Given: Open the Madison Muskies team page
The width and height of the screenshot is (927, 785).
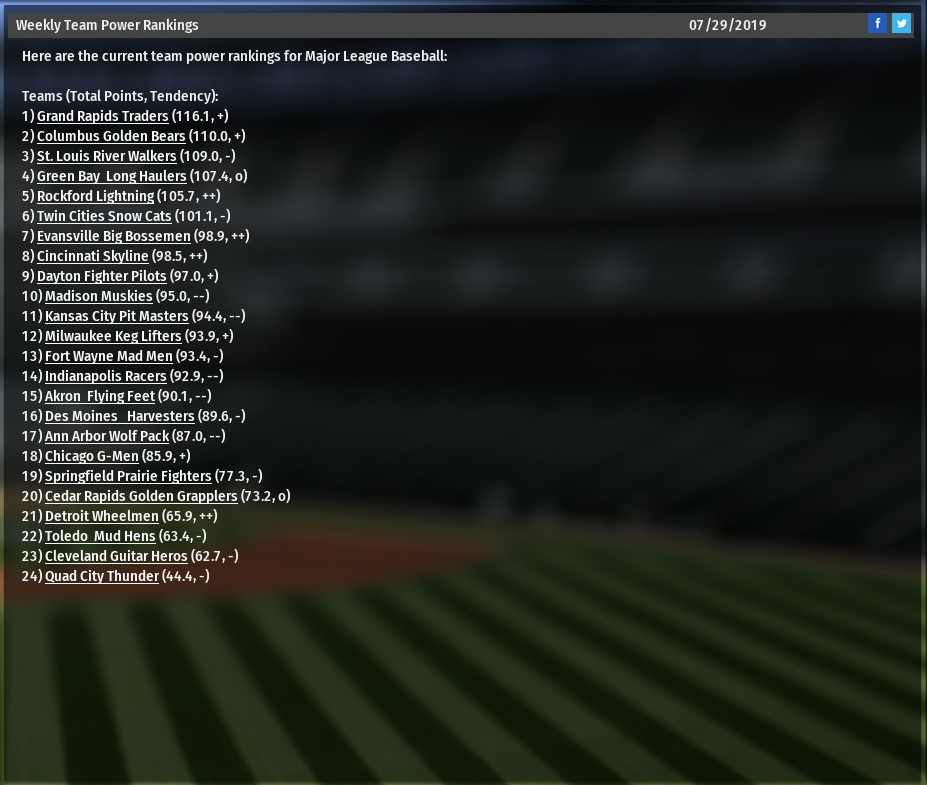Looking at the screenshot, I should 98,296.
